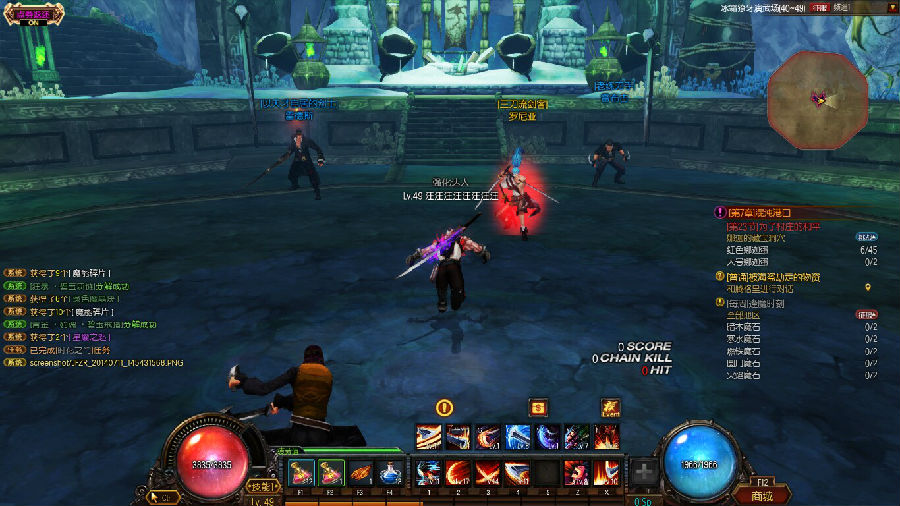Click the octagonal minimap

point(818,99)
